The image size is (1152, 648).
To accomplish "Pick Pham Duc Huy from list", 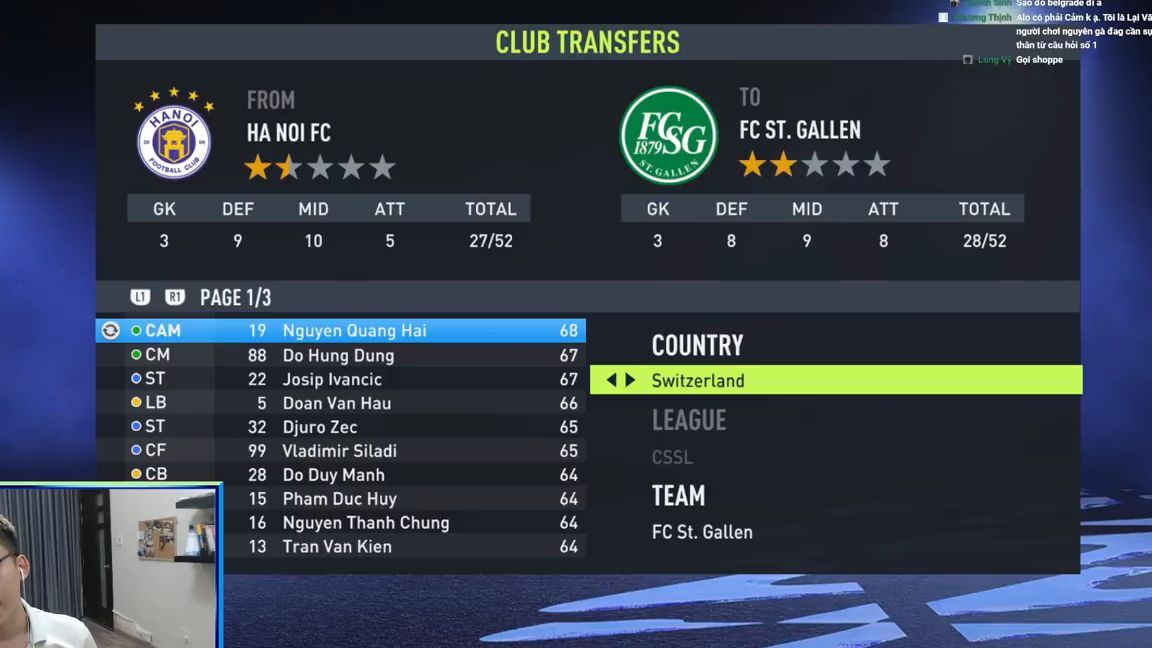I will 339,499.
